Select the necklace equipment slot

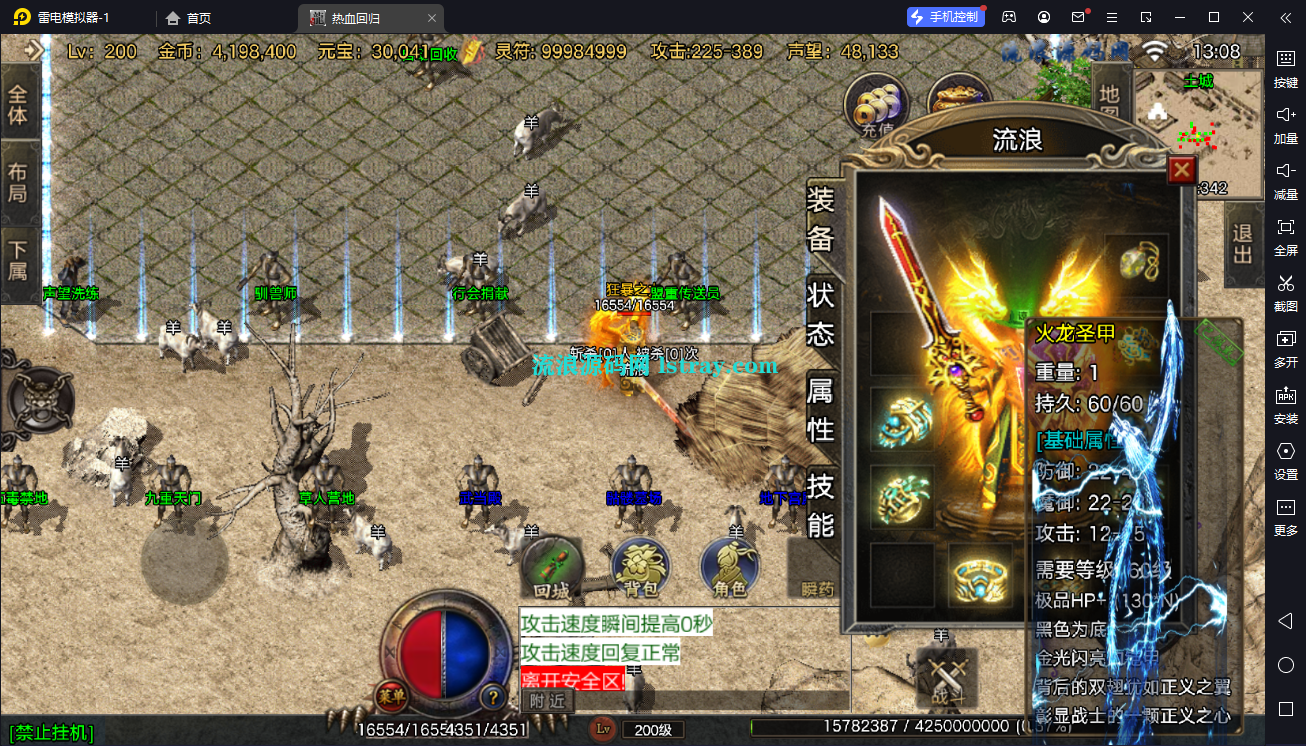pyautogui.click(x=1137, y=262)
